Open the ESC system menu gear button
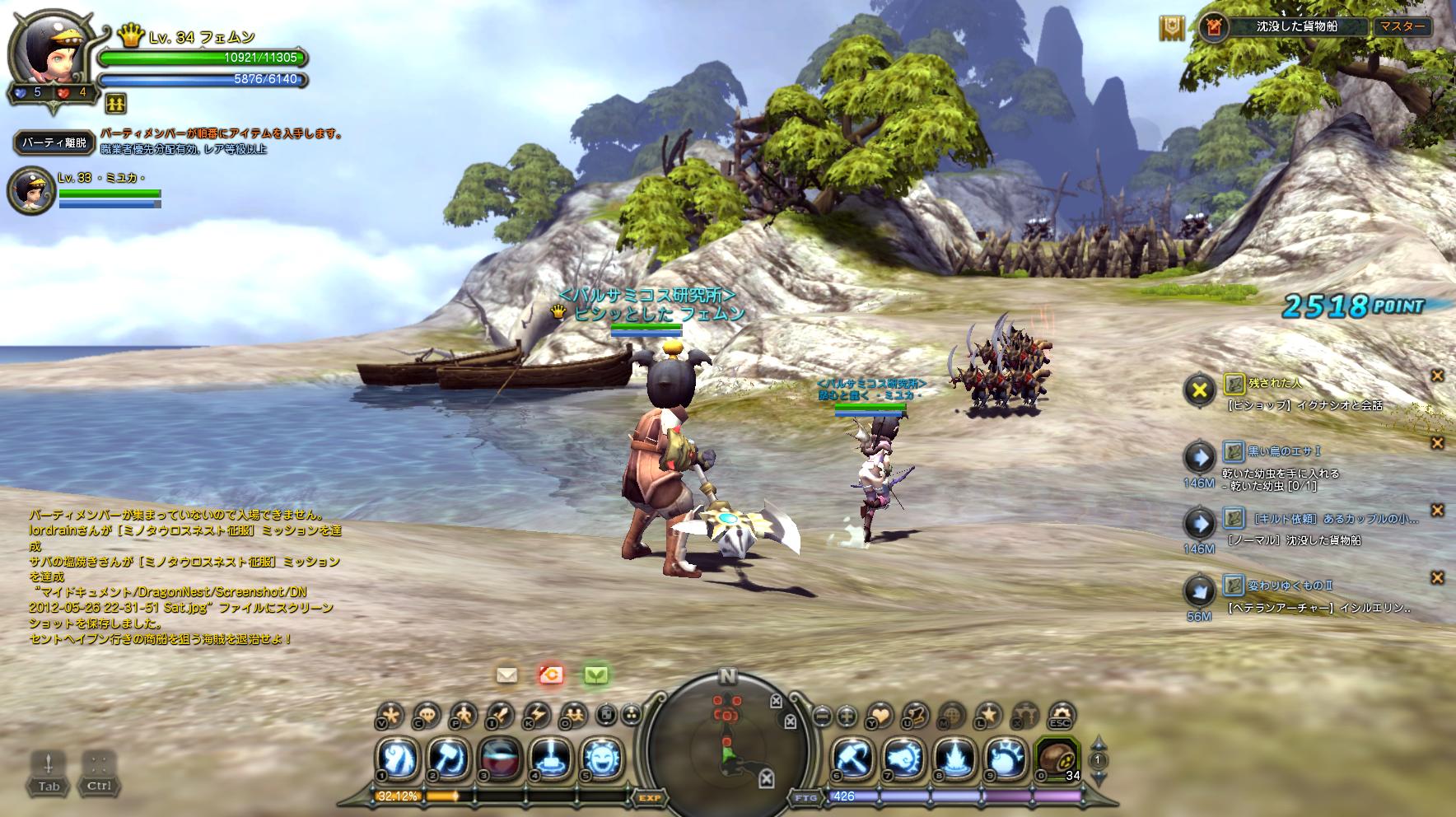 1059,715
